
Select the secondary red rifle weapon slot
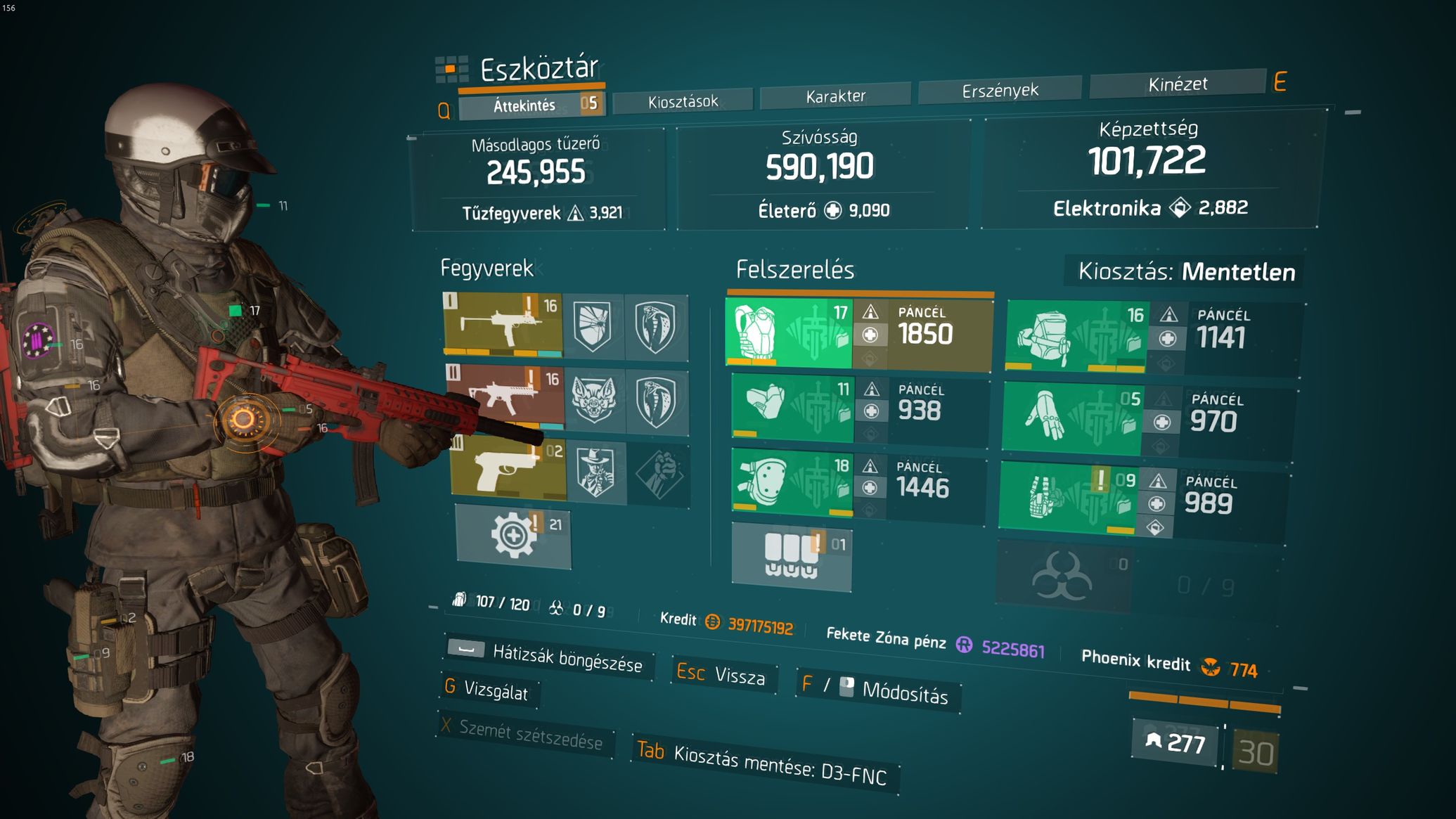pos(505,396)
